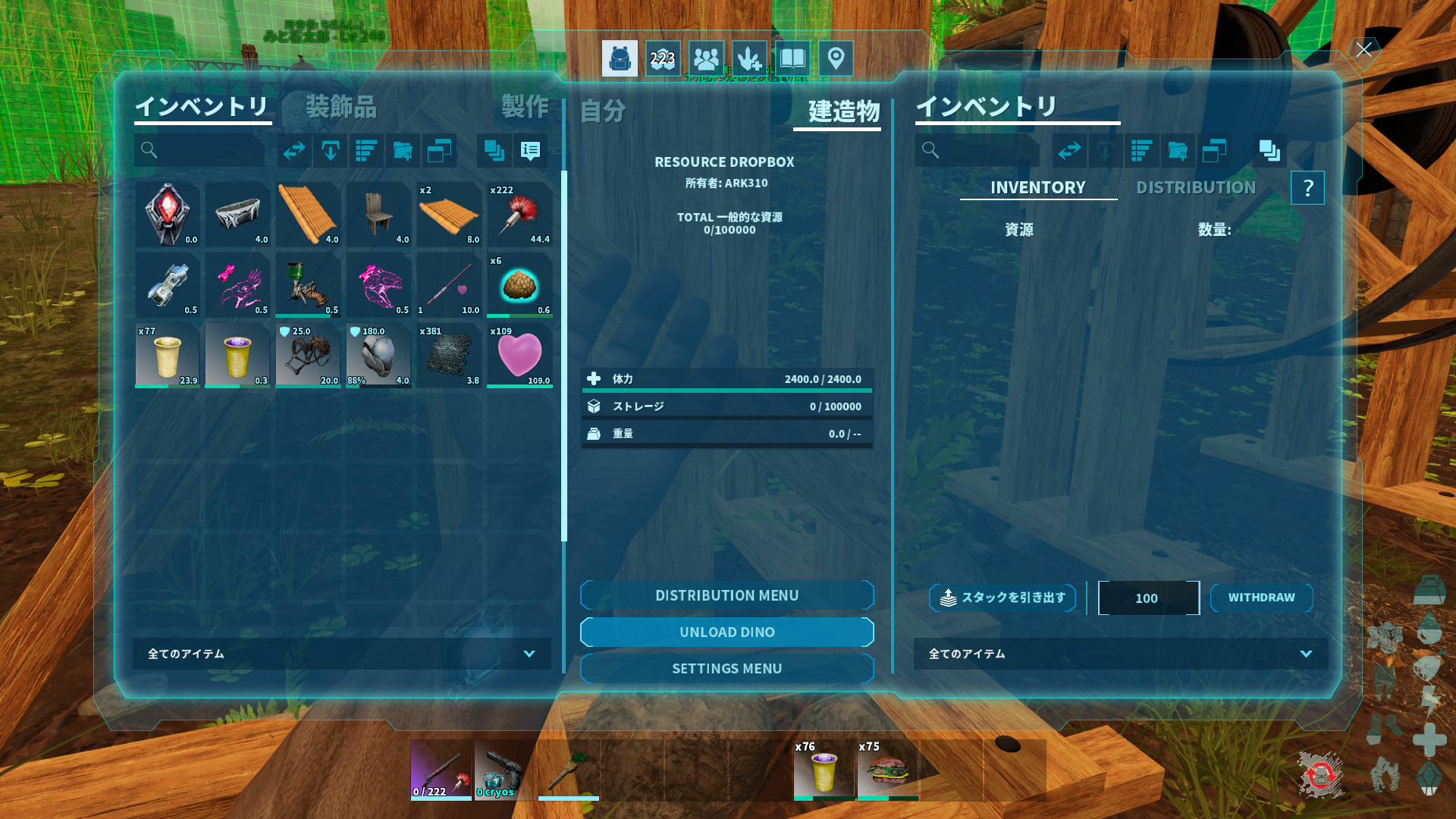Click the pink heart item stack of 109
Screen dimensions: 1456x819
[519, 355]
